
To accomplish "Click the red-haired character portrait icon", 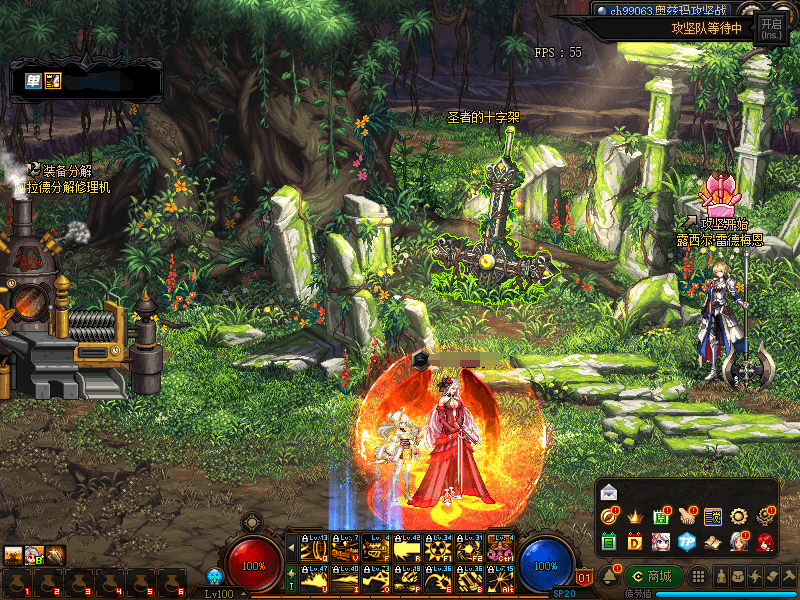I will pos(765,542).
